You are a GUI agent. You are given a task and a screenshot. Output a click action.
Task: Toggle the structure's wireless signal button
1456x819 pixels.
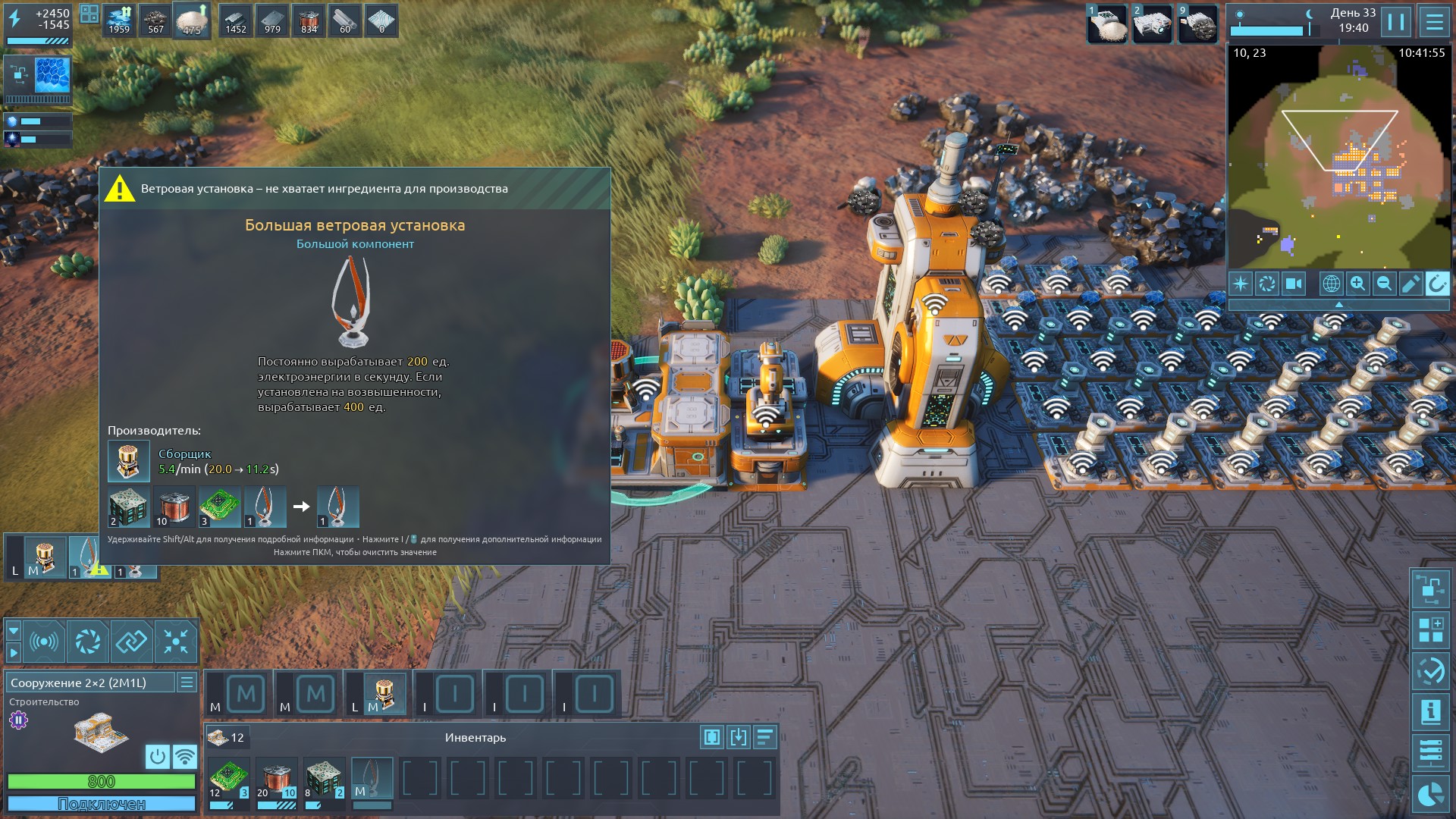184,756
